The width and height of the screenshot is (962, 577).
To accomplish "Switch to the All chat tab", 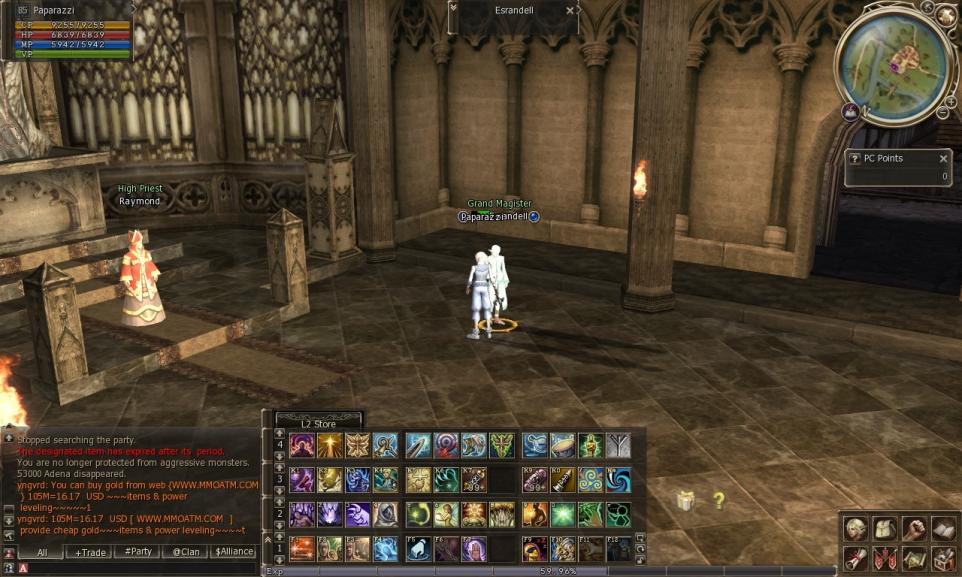I will point(43,552).
